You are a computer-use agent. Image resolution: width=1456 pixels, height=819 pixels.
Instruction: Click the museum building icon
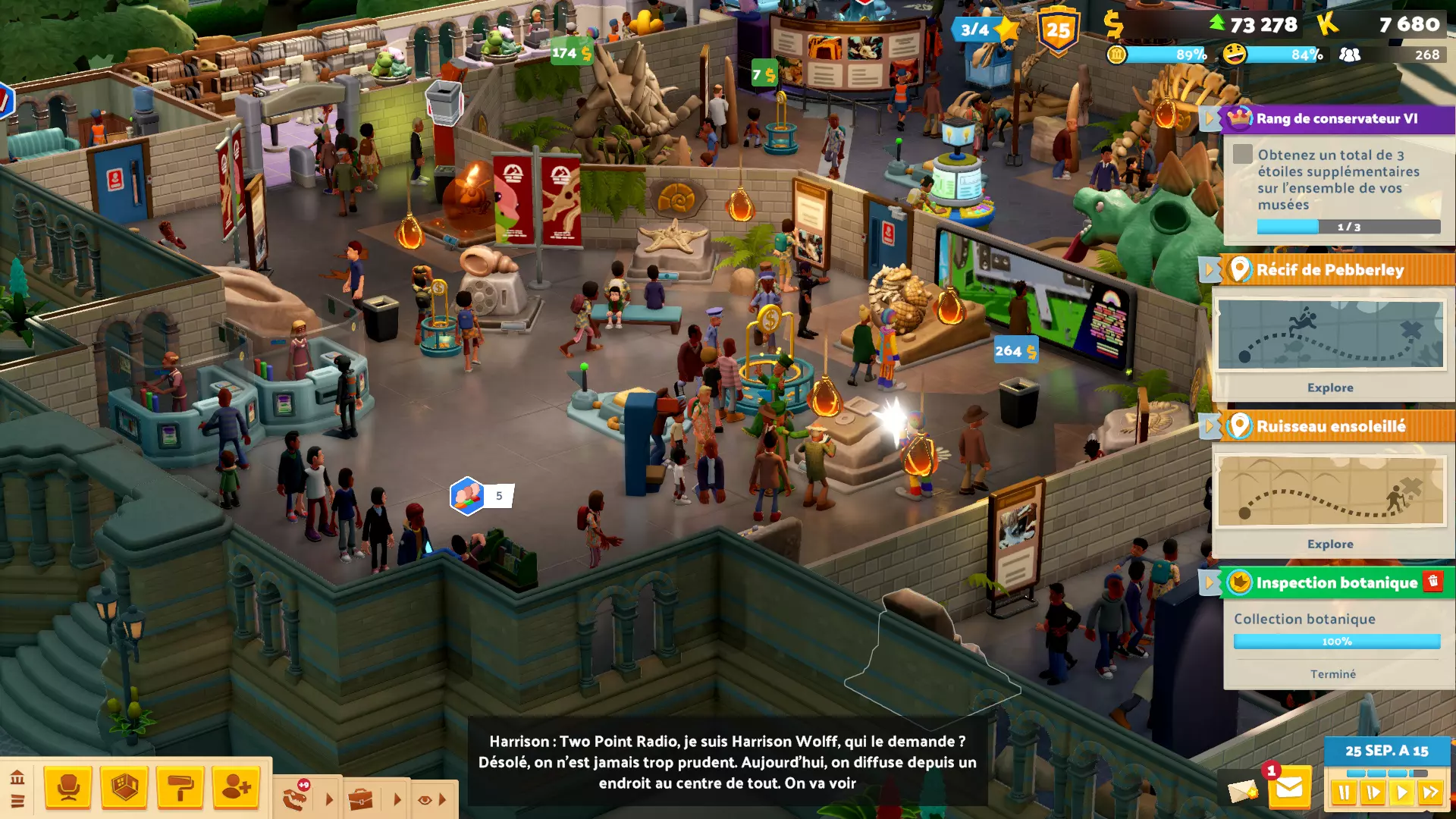tap(17, 777)
